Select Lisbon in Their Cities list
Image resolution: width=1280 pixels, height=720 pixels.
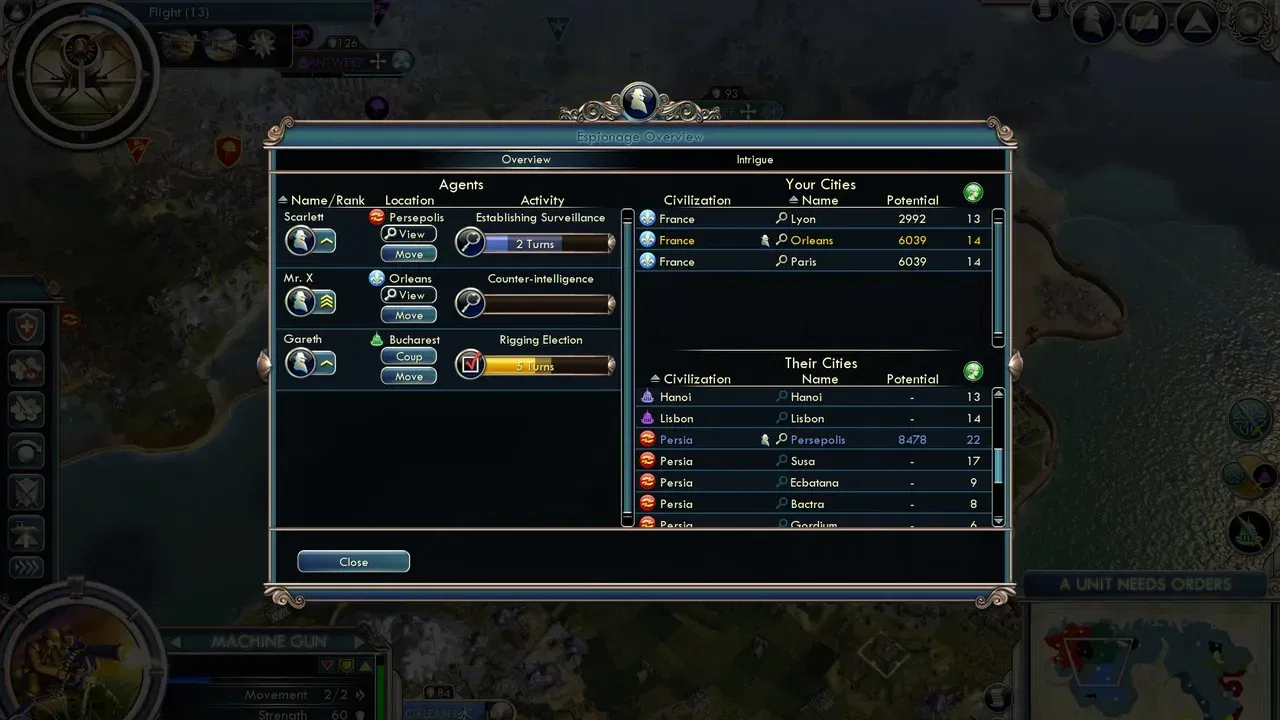coord(812,419)
